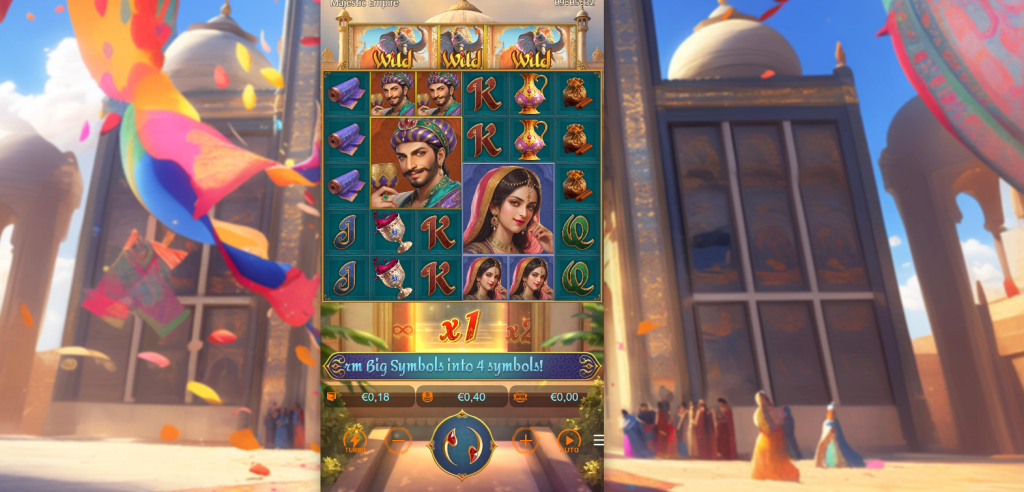Image resolution: width=1024 pixels, height=492 pixels.
Task: Open the wallet balance panel
Action: tap(368, 397)
